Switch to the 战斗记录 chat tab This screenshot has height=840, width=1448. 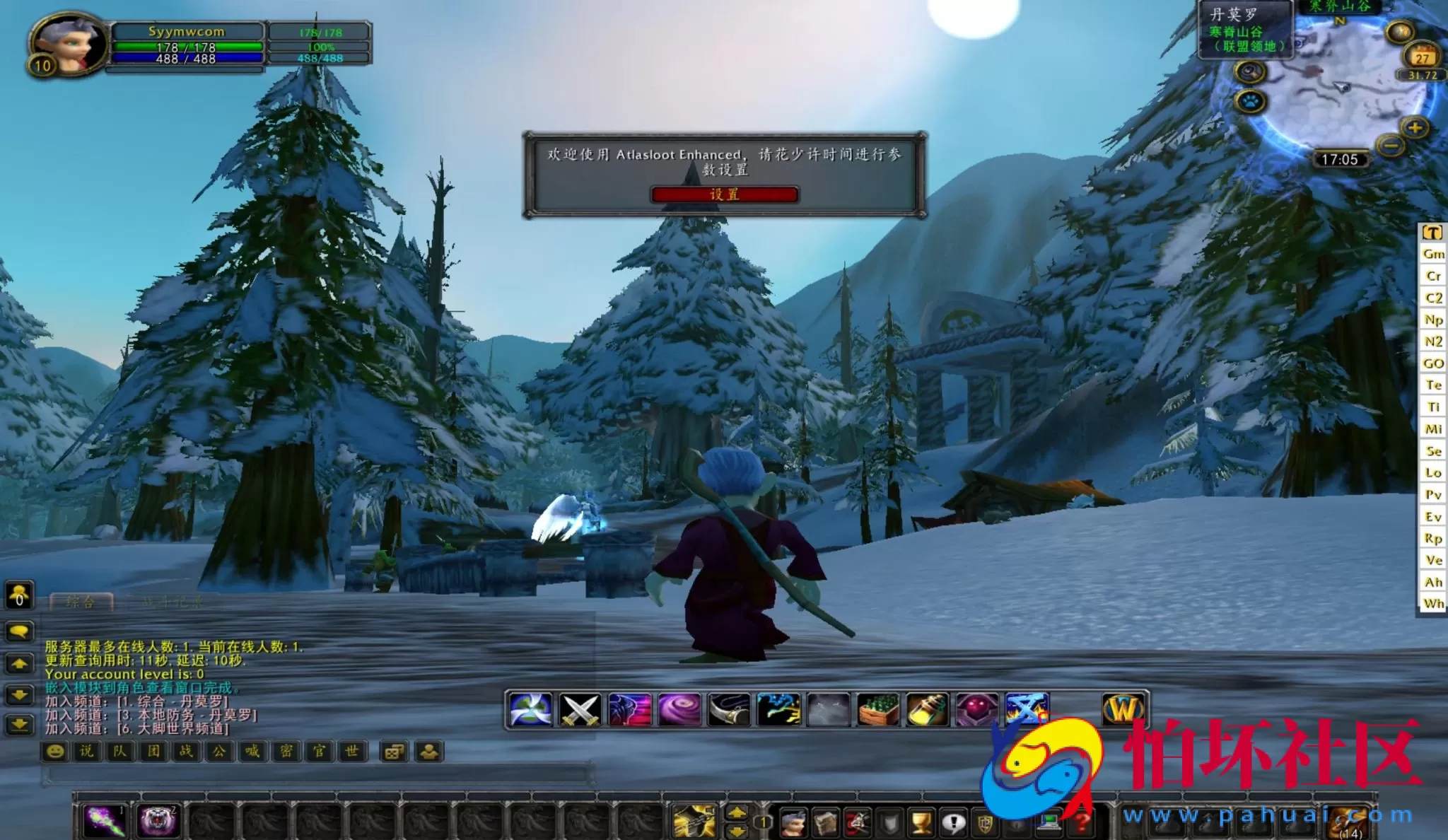pos(172,602)
